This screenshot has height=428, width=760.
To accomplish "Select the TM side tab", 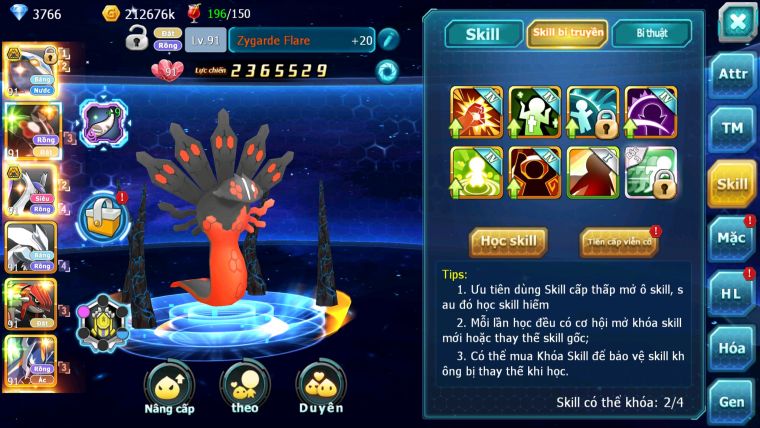I will [x=732, y=128].
